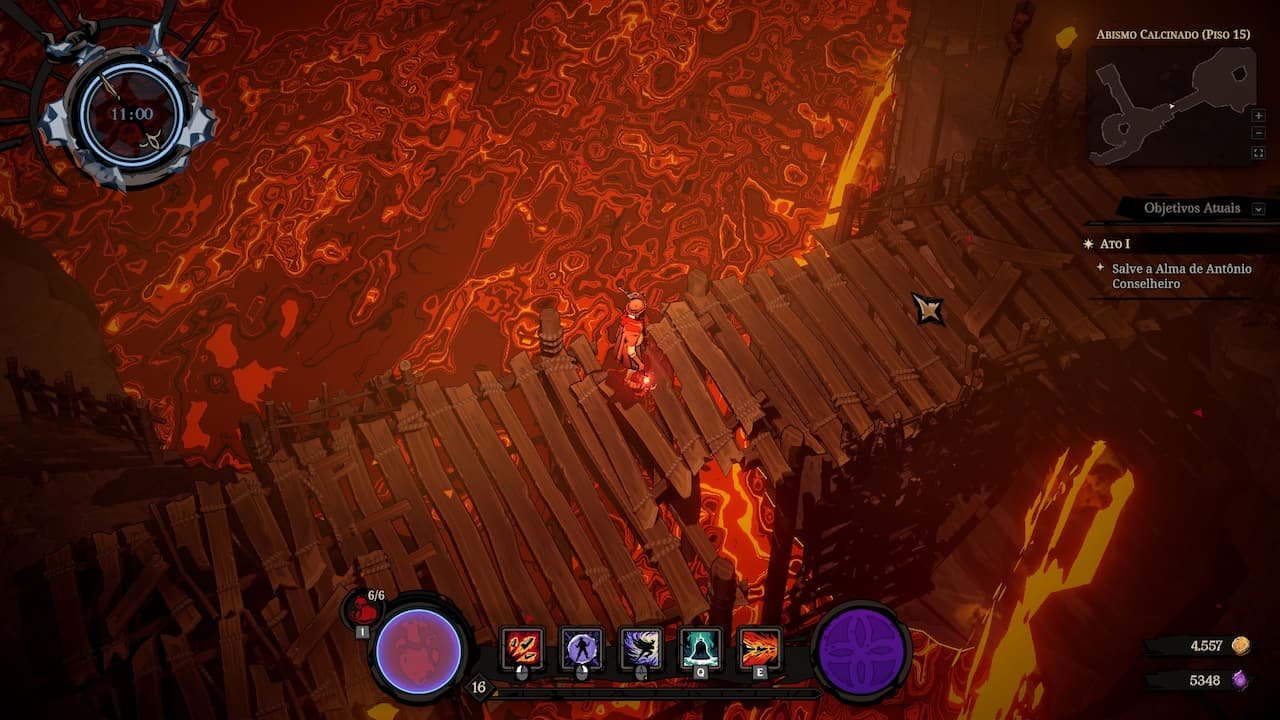Use the purple silhouette figure skill
Viewport: 1280px width, 720px height.
coord(581,647)
